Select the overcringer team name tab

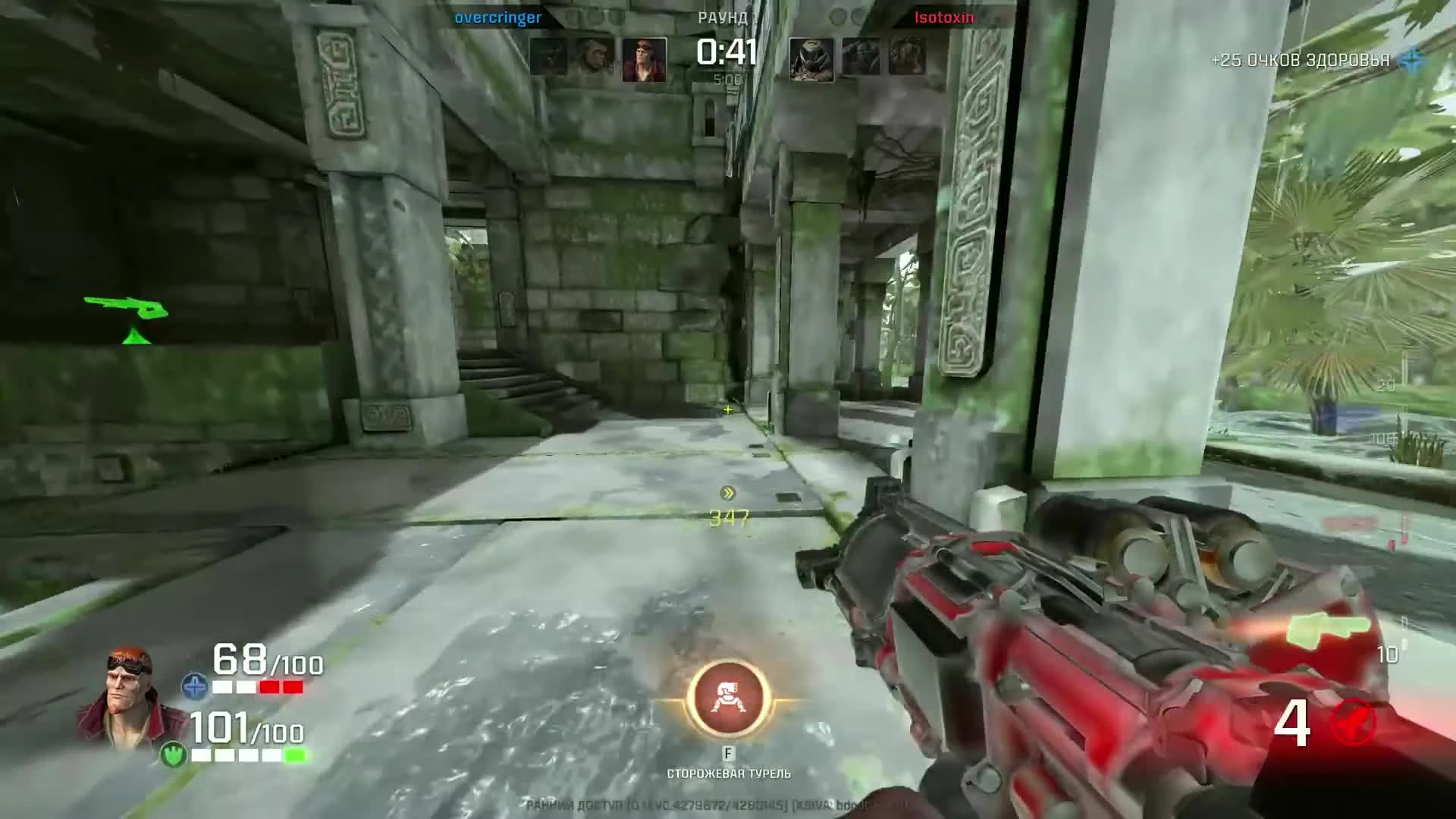click(x=498, y=18)
